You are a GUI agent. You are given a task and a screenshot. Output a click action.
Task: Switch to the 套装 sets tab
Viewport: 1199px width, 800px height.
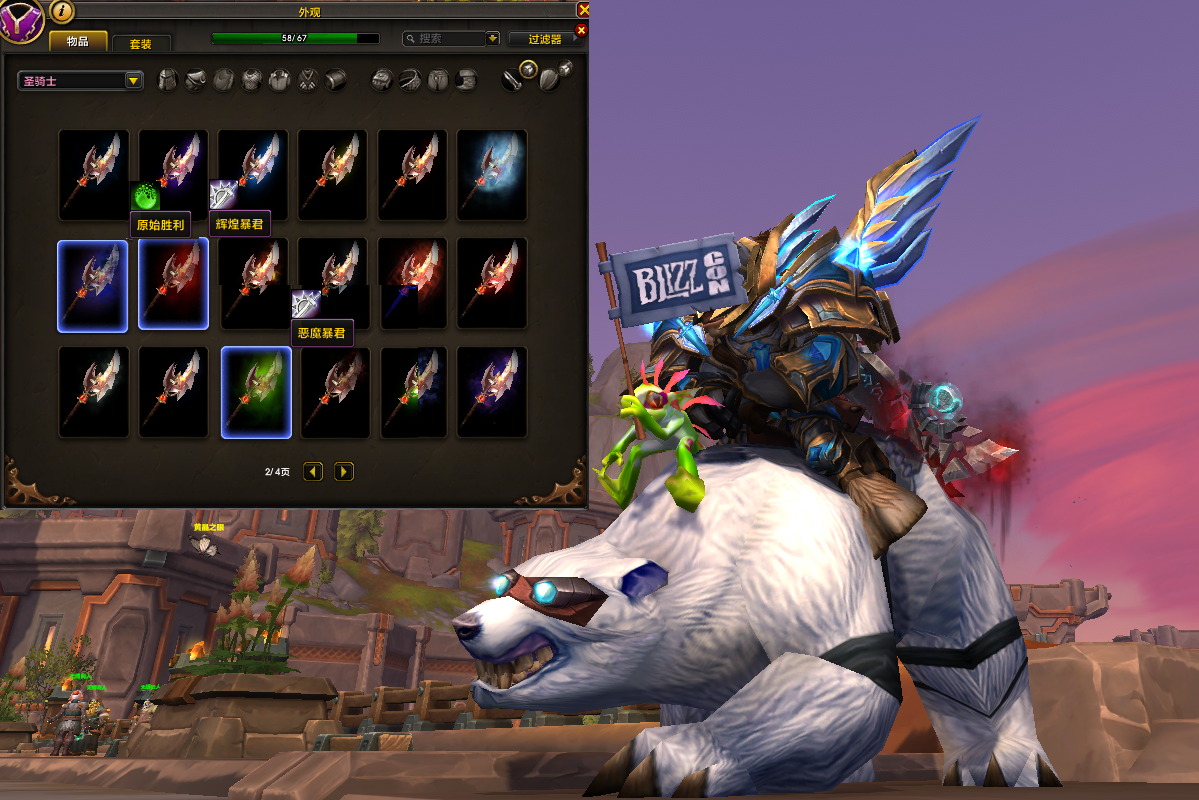[x=140, y=44]
